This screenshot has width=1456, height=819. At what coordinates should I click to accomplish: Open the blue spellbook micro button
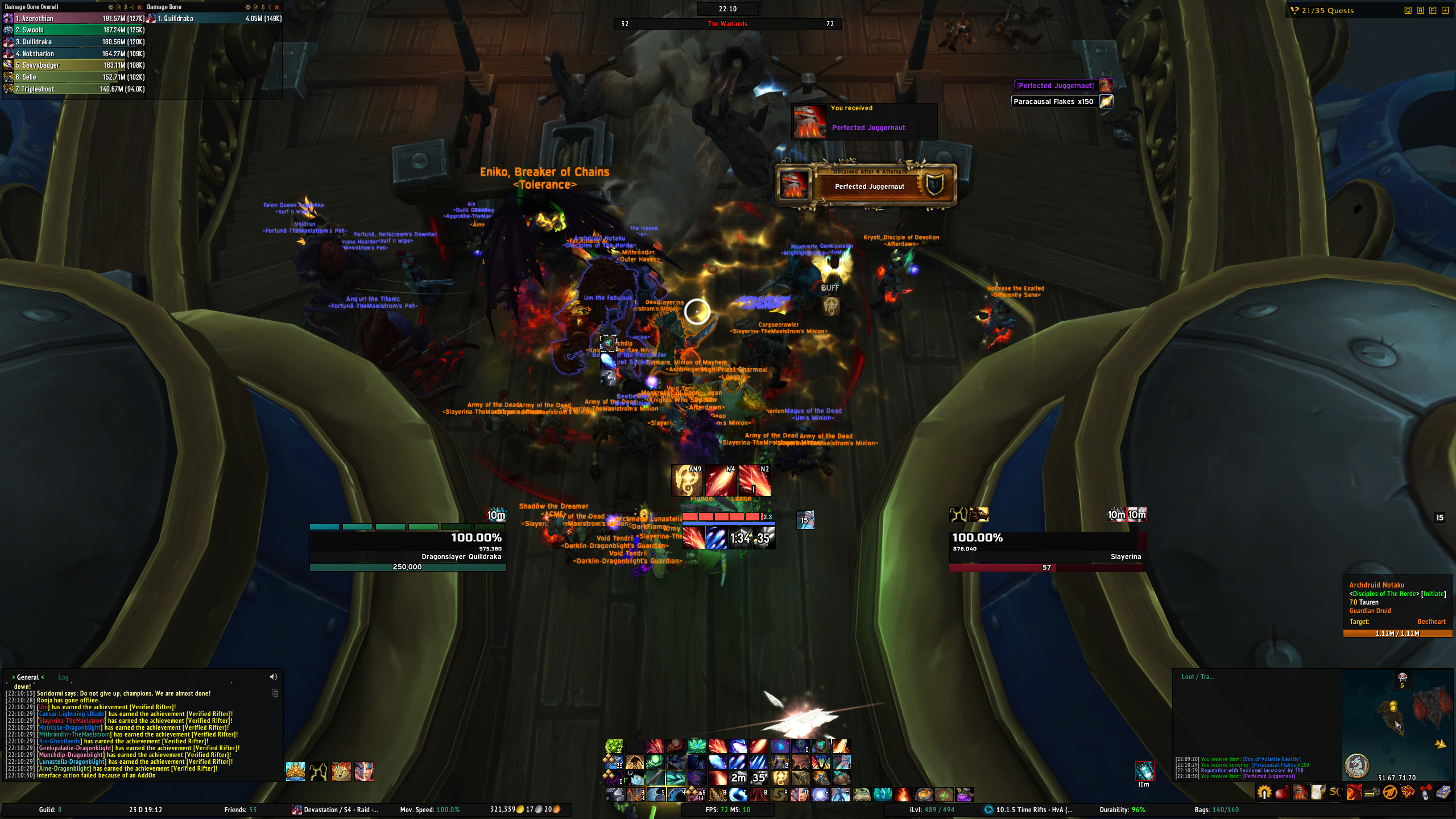(x=1446, y=792)
